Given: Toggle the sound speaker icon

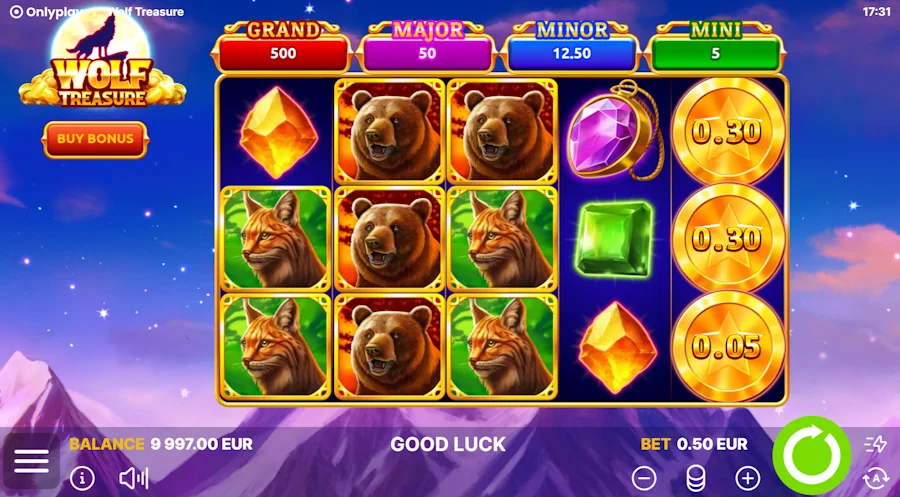Looking at the screenshot, I should [133, 478].
